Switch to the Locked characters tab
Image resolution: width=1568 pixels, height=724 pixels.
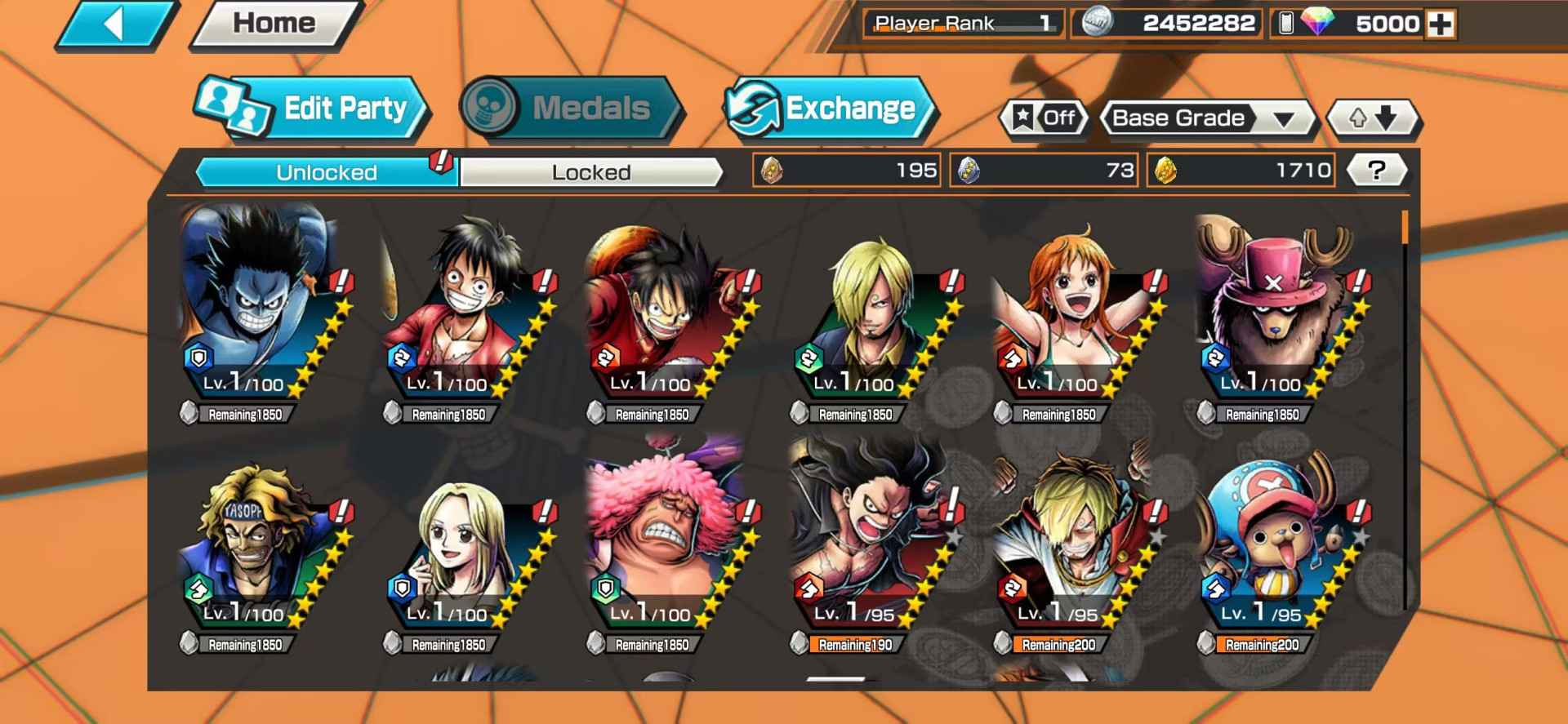coord(591,172)
